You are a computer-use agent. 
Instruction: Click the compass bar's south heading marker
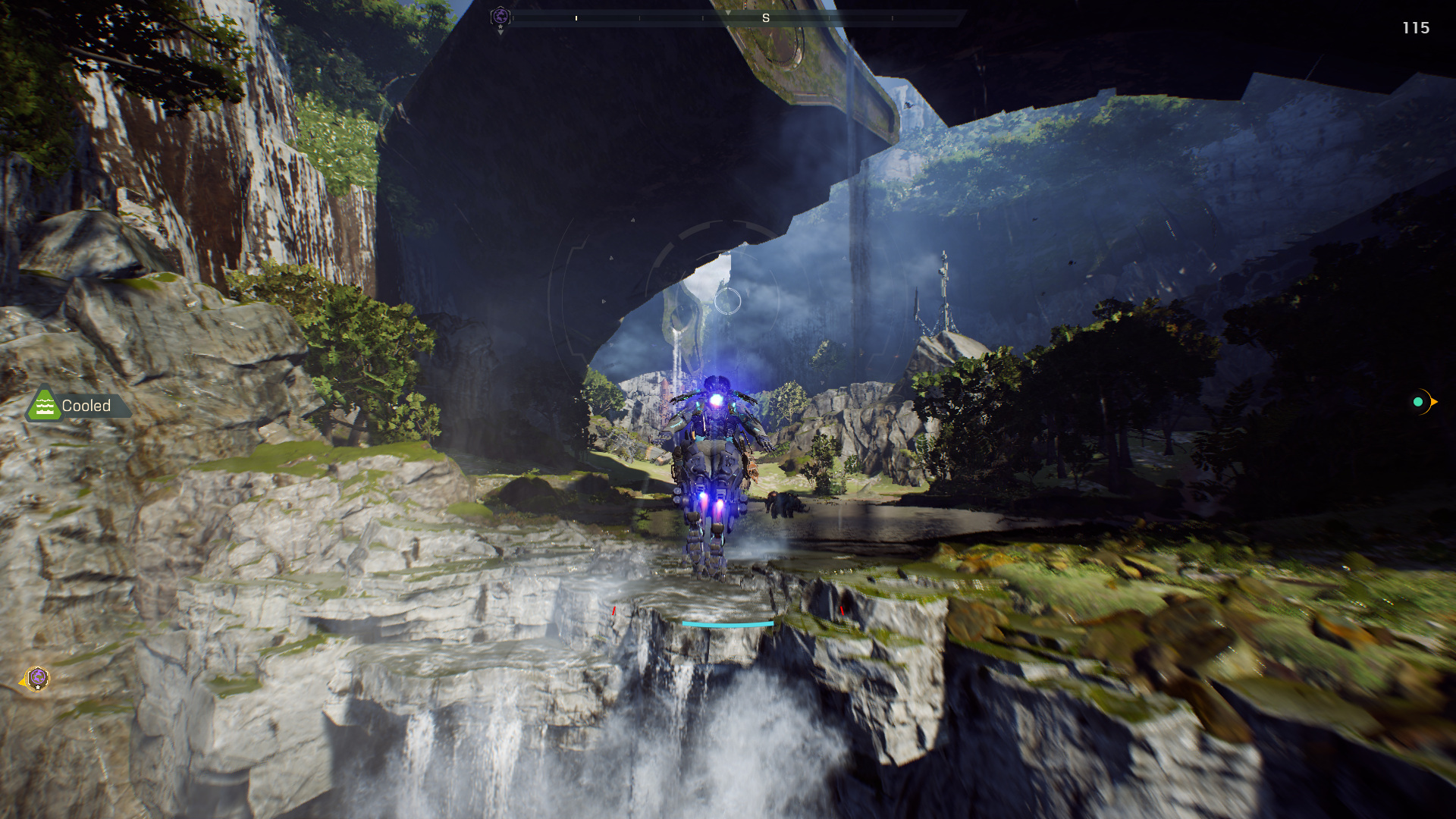pos(765,18)
